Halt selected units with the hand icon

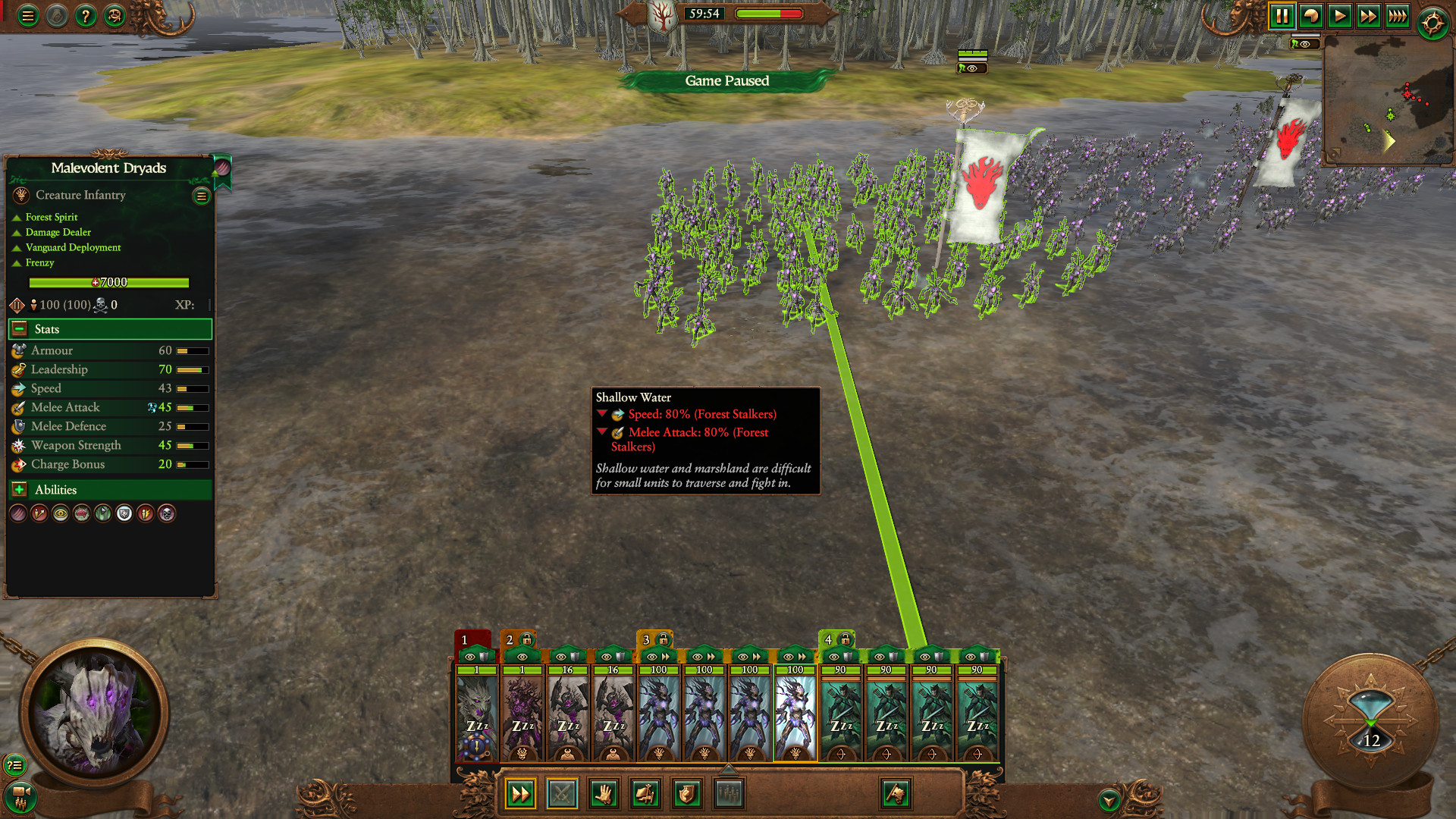(604, 794)
